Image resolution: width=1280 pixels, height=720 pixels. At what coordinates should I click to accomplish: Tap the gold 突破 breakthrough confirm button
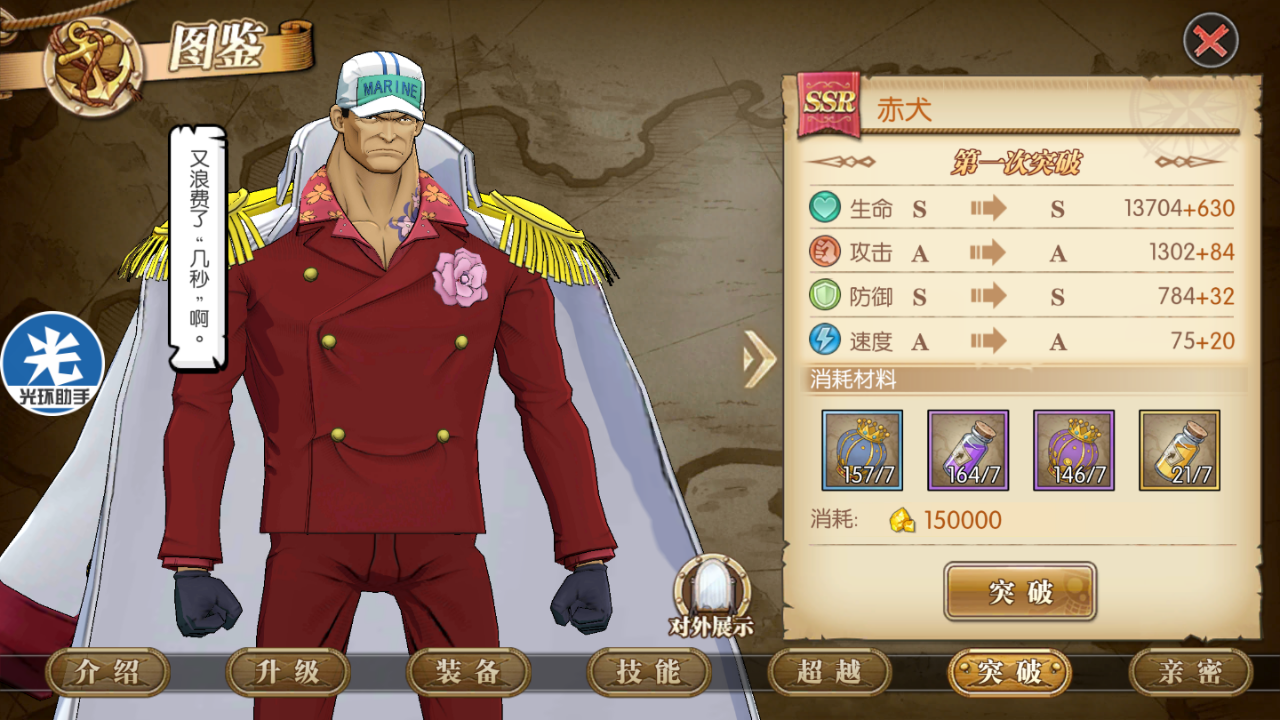[x=1020, y=591]
